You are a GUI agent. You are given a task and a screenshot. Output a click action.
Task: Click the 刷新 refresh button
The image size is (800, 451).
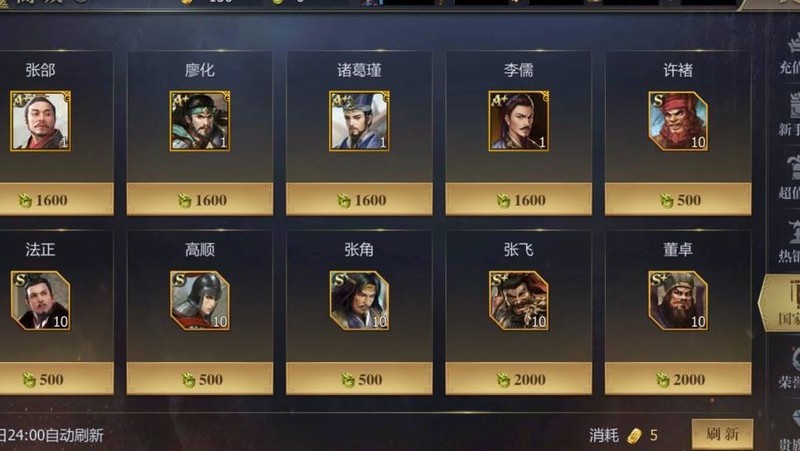coord(722,435)
